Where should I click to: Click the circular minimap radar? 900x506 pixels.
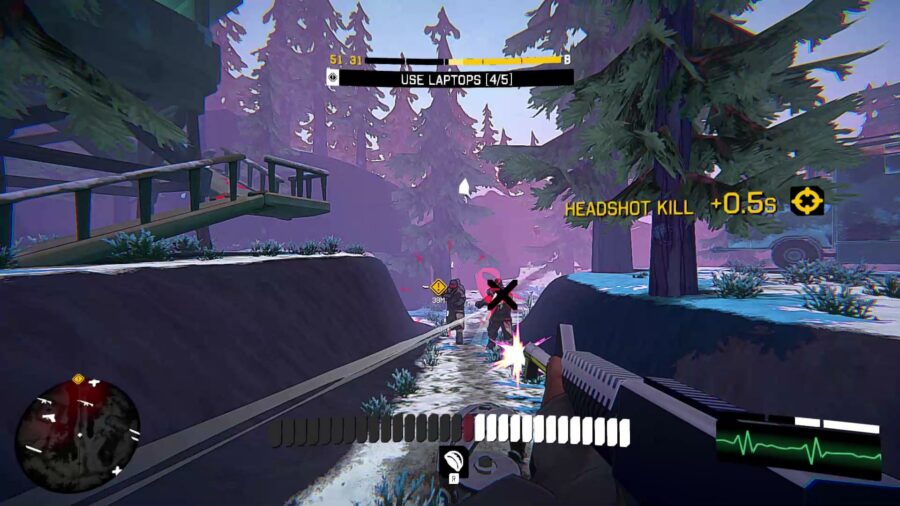tap(77, 430)
